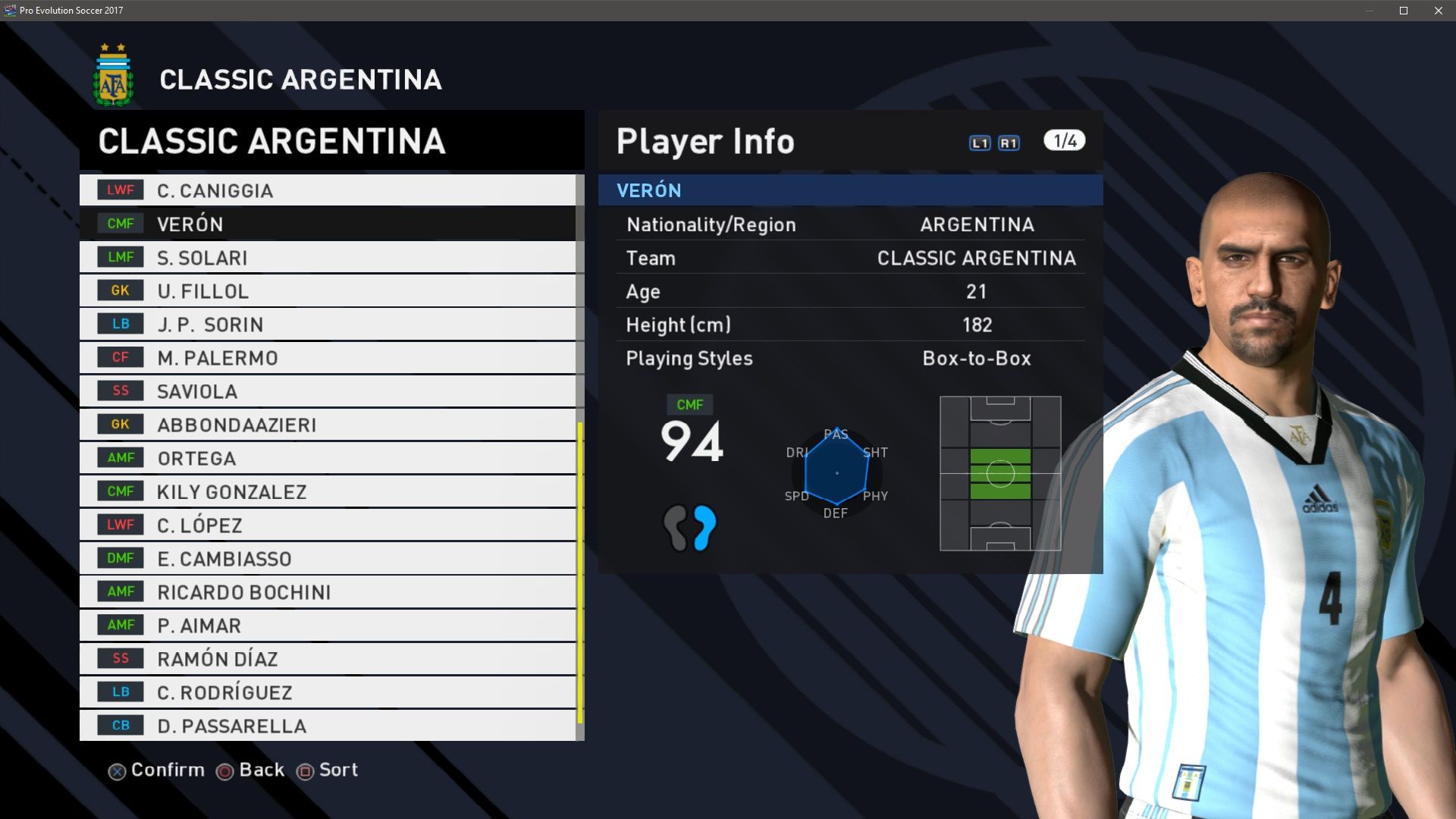The image size is (1456, 819).
Task: Choose Verón from the player list
Action: click(x=328, y=224)
